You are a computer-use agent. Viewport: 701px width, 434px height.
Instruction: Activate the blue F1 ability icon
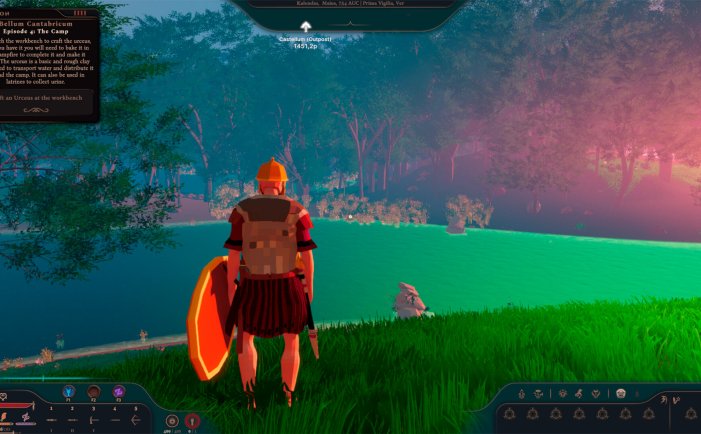[x=69, y=391]
